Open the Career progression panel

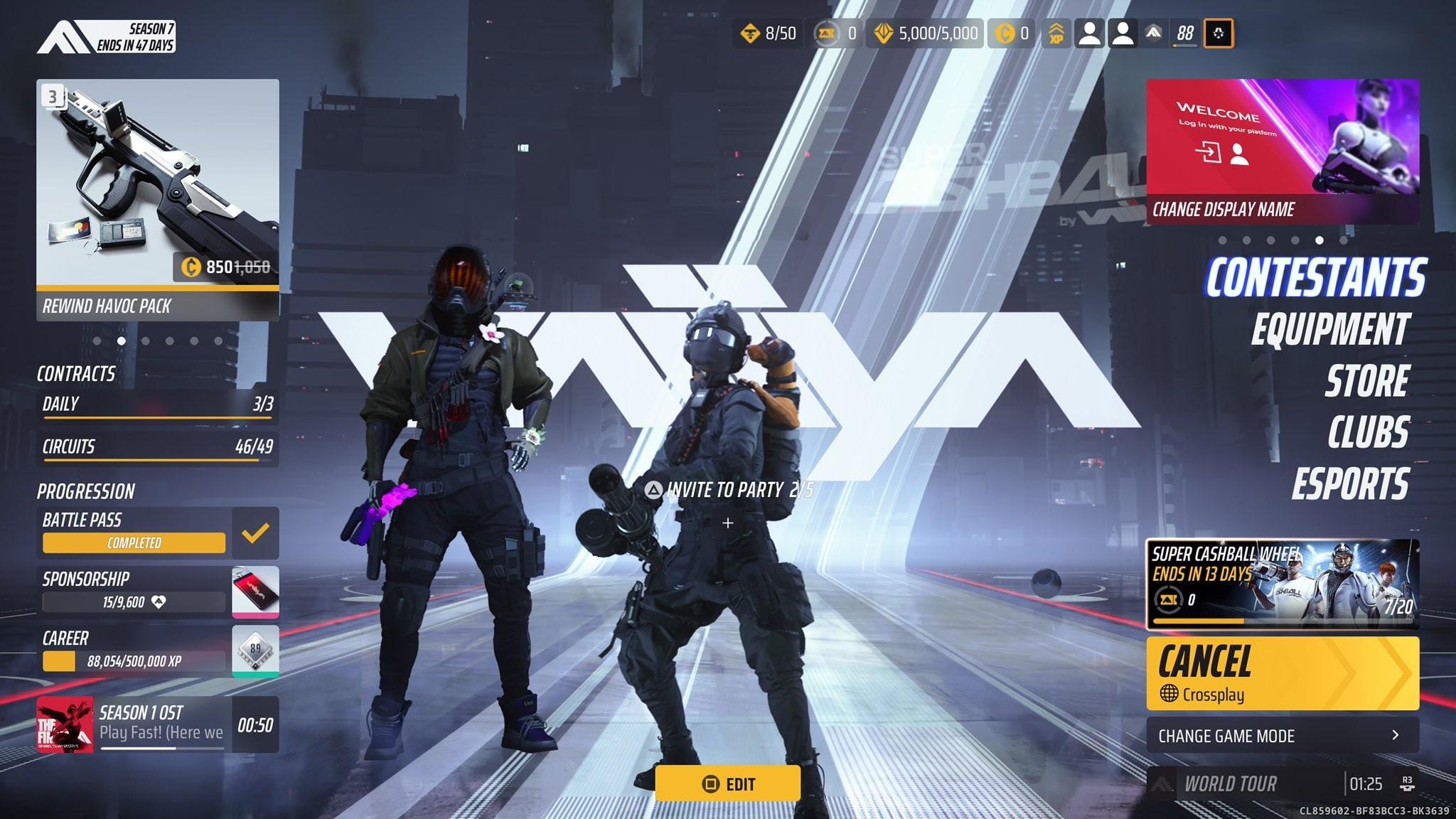click(x=157, y=651)
